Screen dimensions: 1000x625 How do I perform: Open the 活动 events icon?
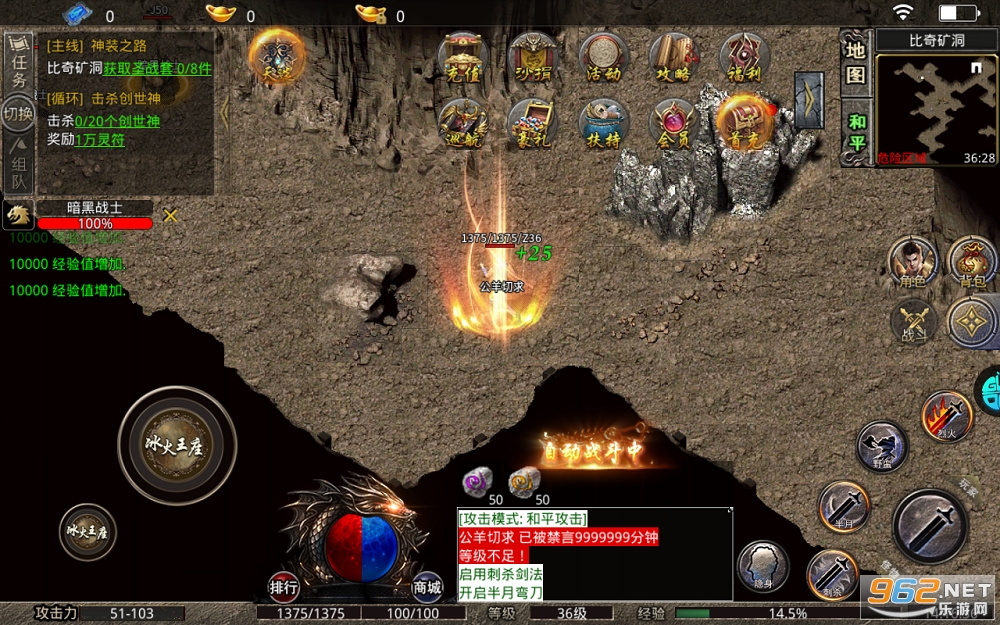[603, 58]
